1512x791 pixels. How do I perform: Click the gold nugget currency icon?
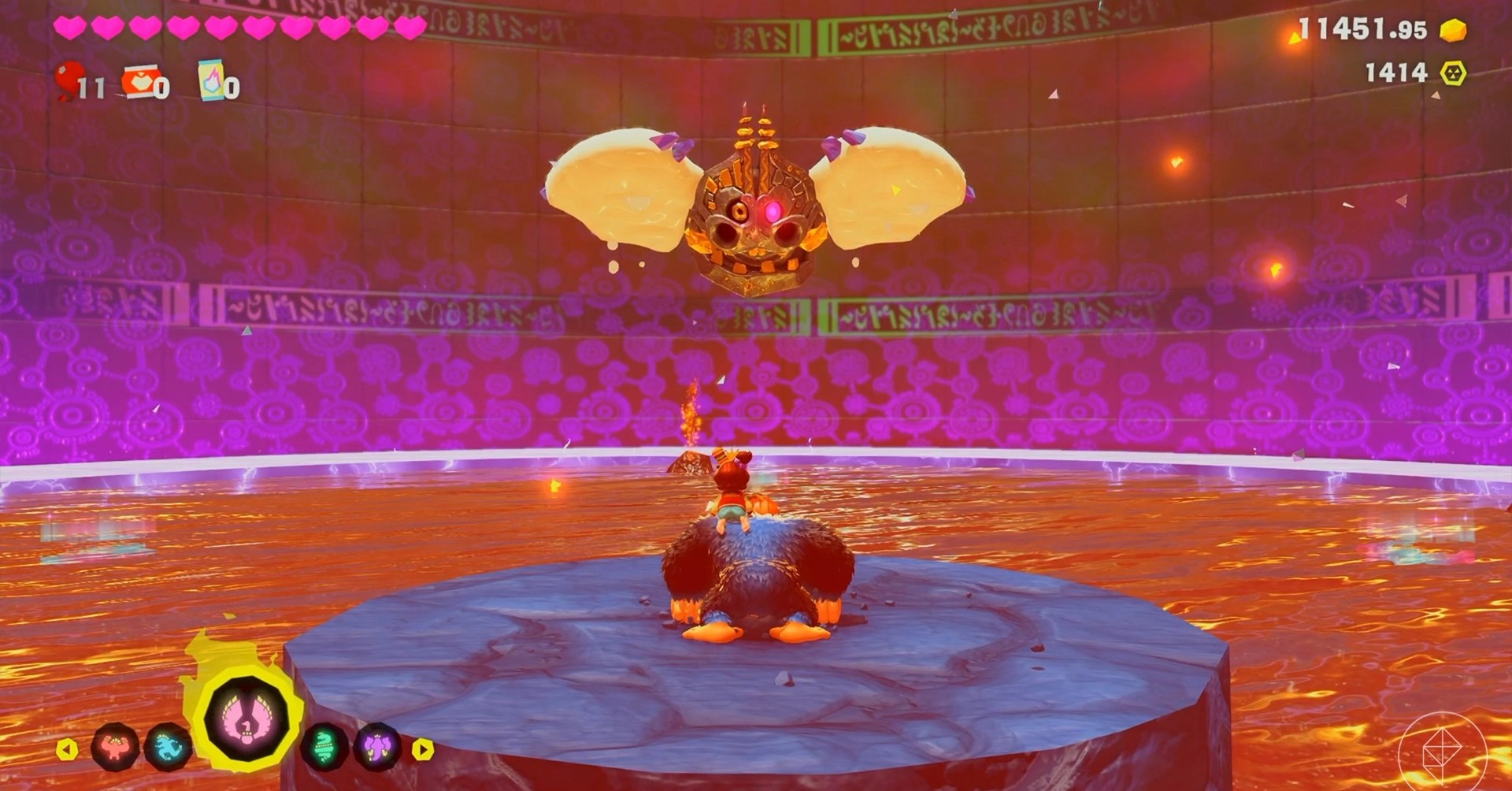(1453, 31)
